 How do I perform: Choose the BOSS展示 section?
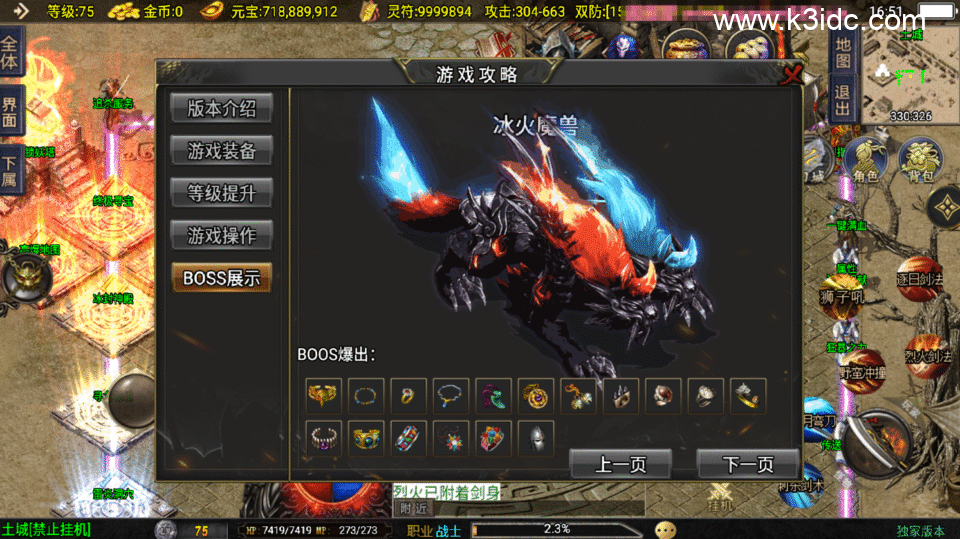pyautogui.click(x=221, y=278)
